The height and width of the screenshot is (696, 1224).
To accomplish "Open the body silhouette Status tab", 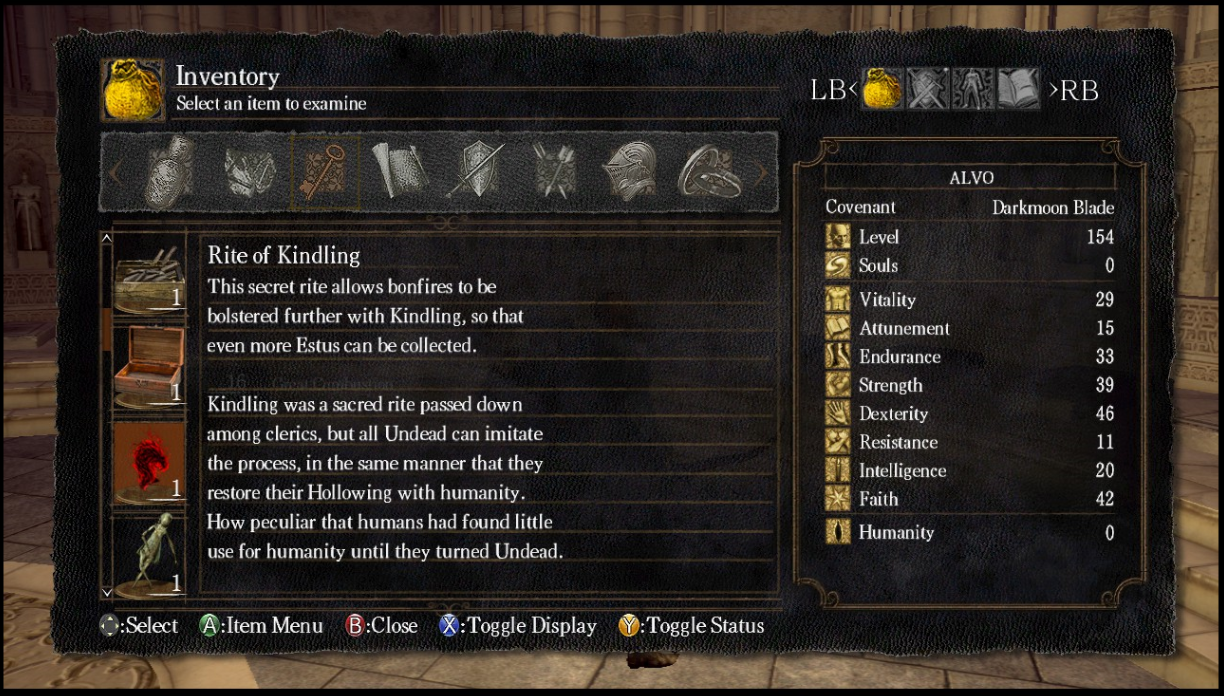I will 971,89.
